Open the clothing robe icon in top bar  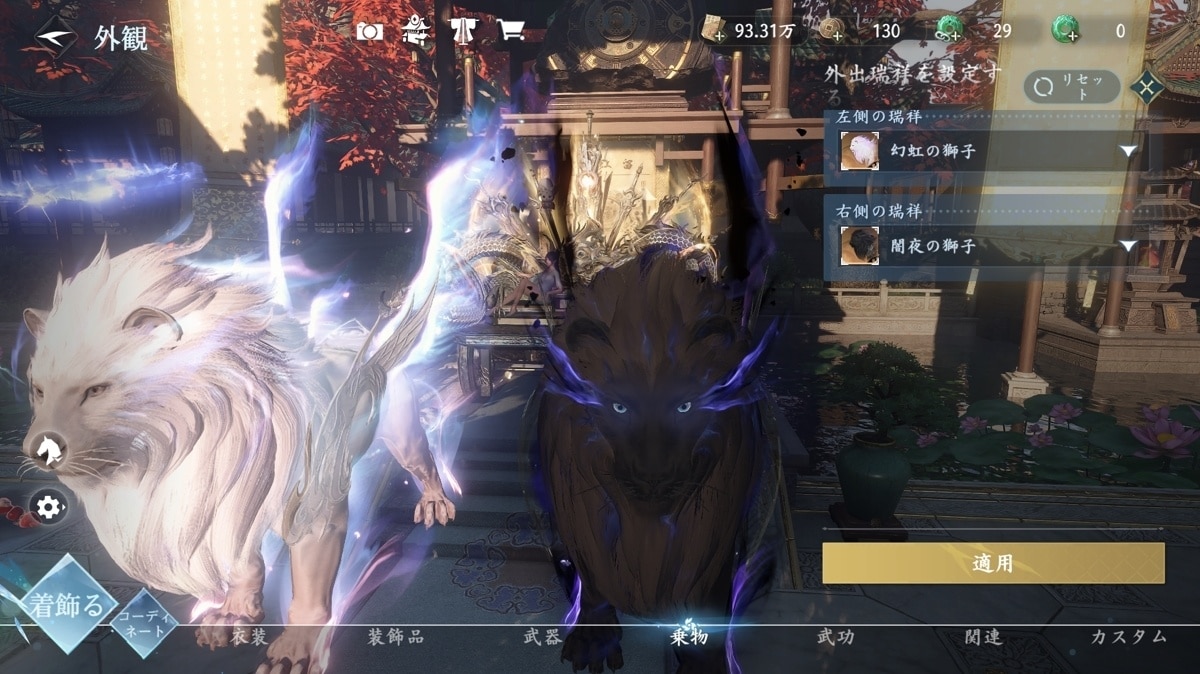click(x=464, y=31)
